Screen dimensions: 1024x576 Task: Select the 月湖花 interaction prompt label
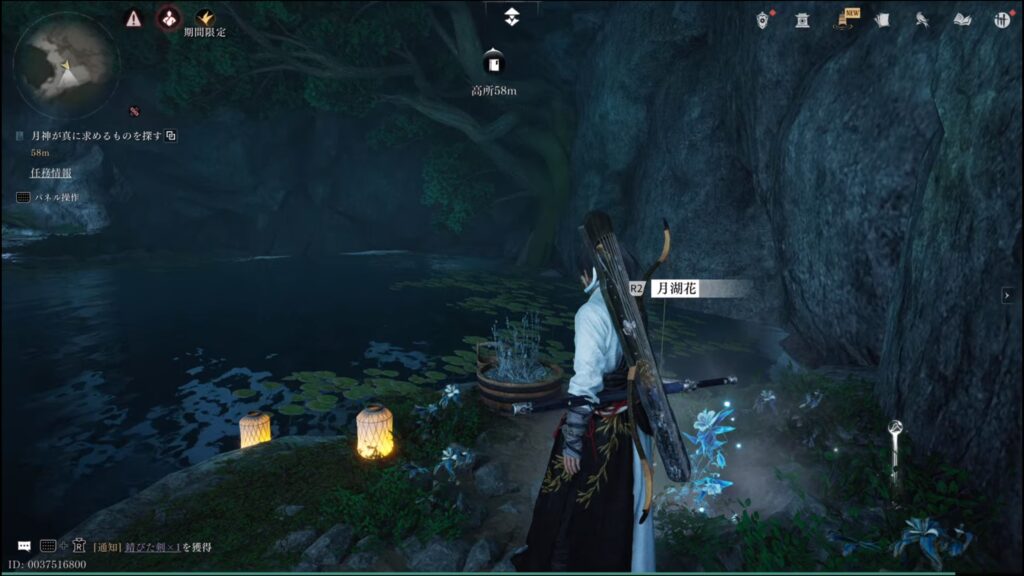coord(675,288)
